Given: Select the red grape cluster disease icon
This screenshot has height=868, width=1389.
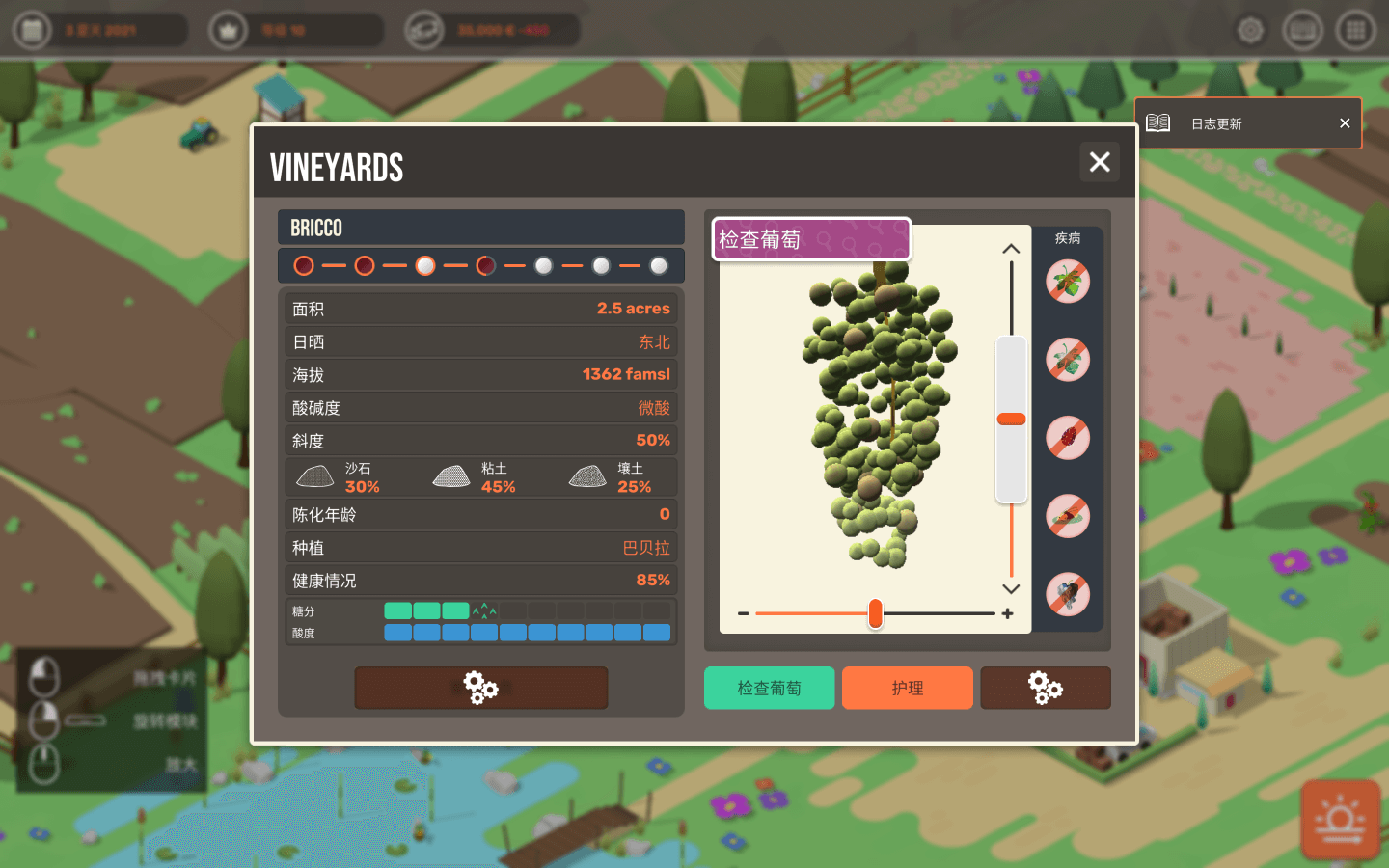Looking at the screenshot, I should 1068,438.
